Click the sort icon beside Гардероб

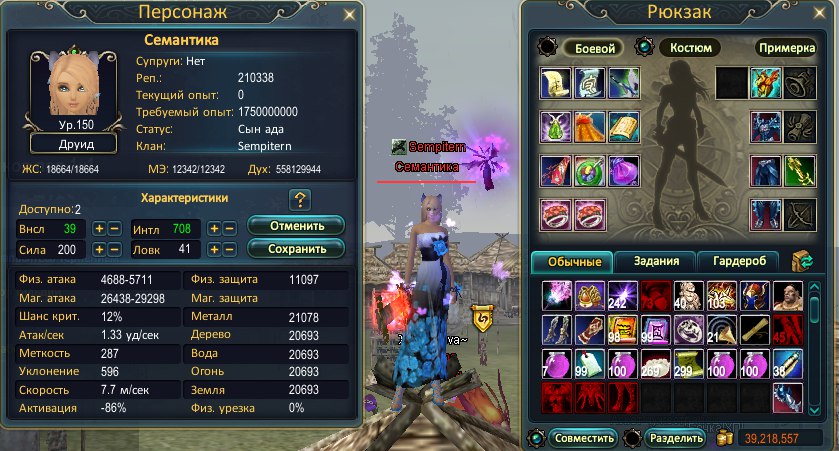pos(801,262)
